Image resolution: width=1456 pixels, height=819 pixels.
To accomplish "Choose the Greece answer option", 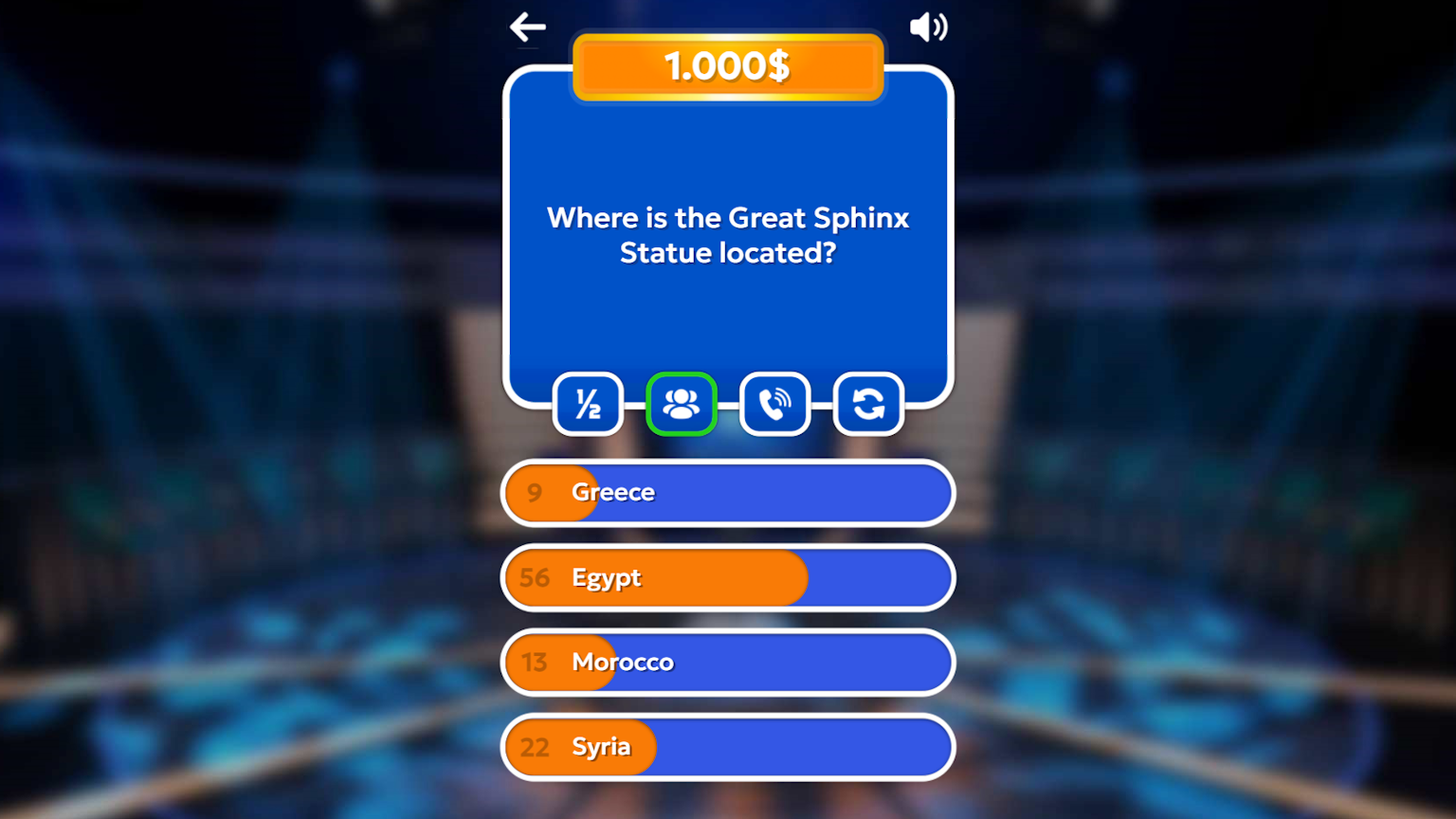I will click(x=727, y=493).
